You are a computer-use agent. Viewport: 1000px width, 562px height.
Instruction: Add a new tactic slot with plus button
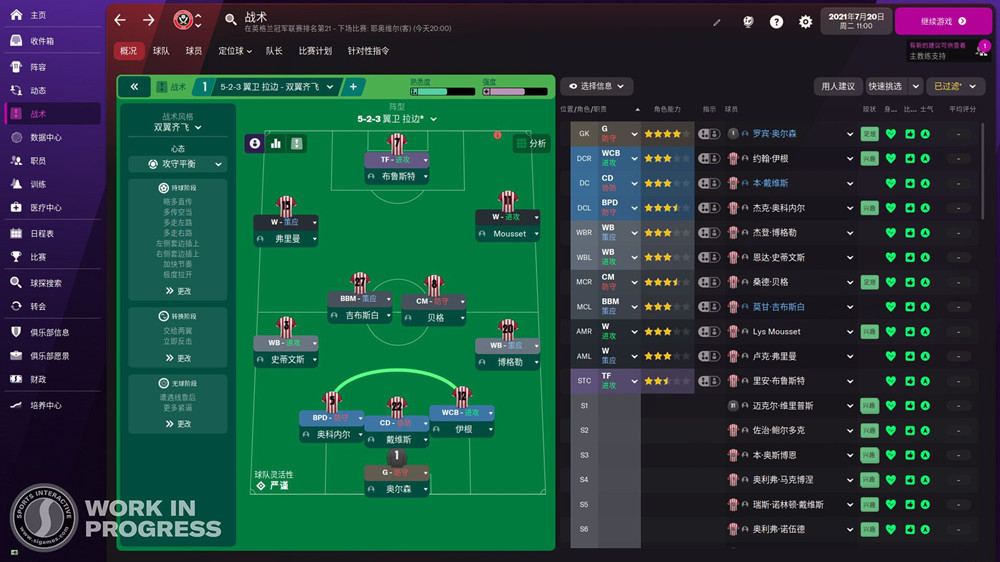[x=352, y=87]
